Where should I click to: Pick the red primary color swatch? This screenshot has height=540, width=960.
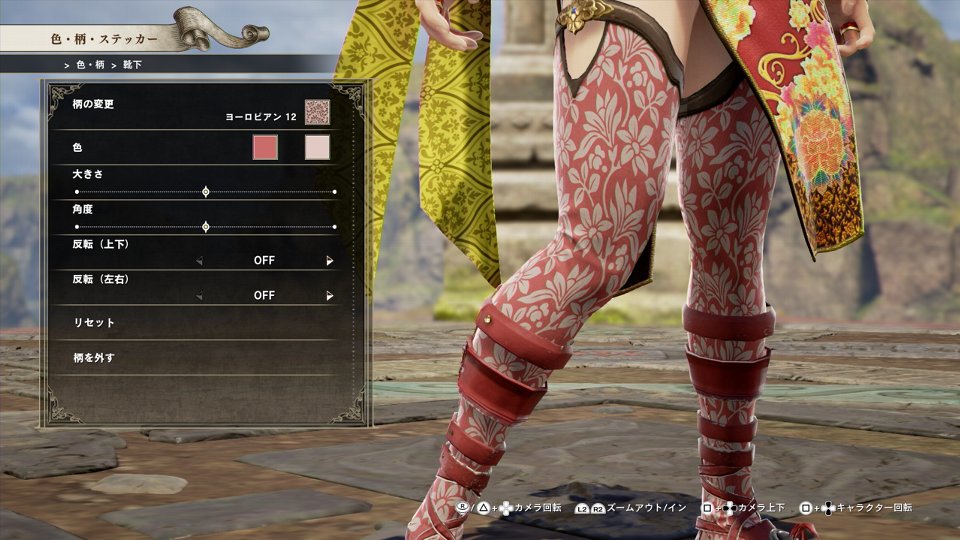click(265, 148)
